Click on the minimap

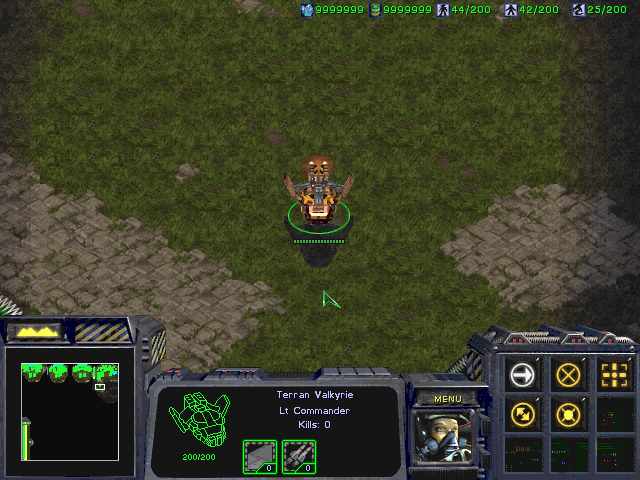pyautogui.click(x=70, y=411)
